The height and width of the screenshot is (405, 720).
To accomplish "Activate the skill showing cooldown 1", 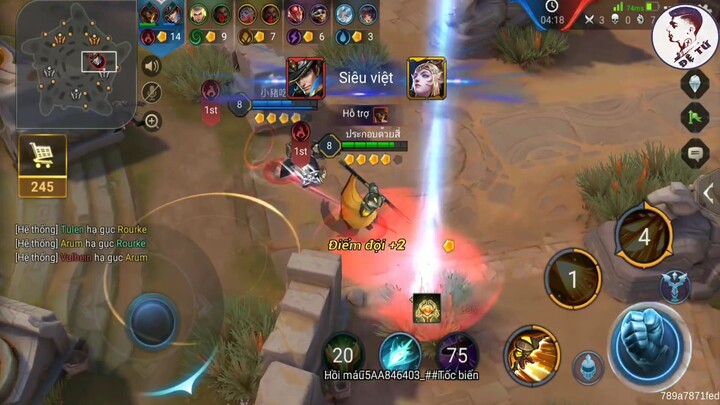I will 572,279.
